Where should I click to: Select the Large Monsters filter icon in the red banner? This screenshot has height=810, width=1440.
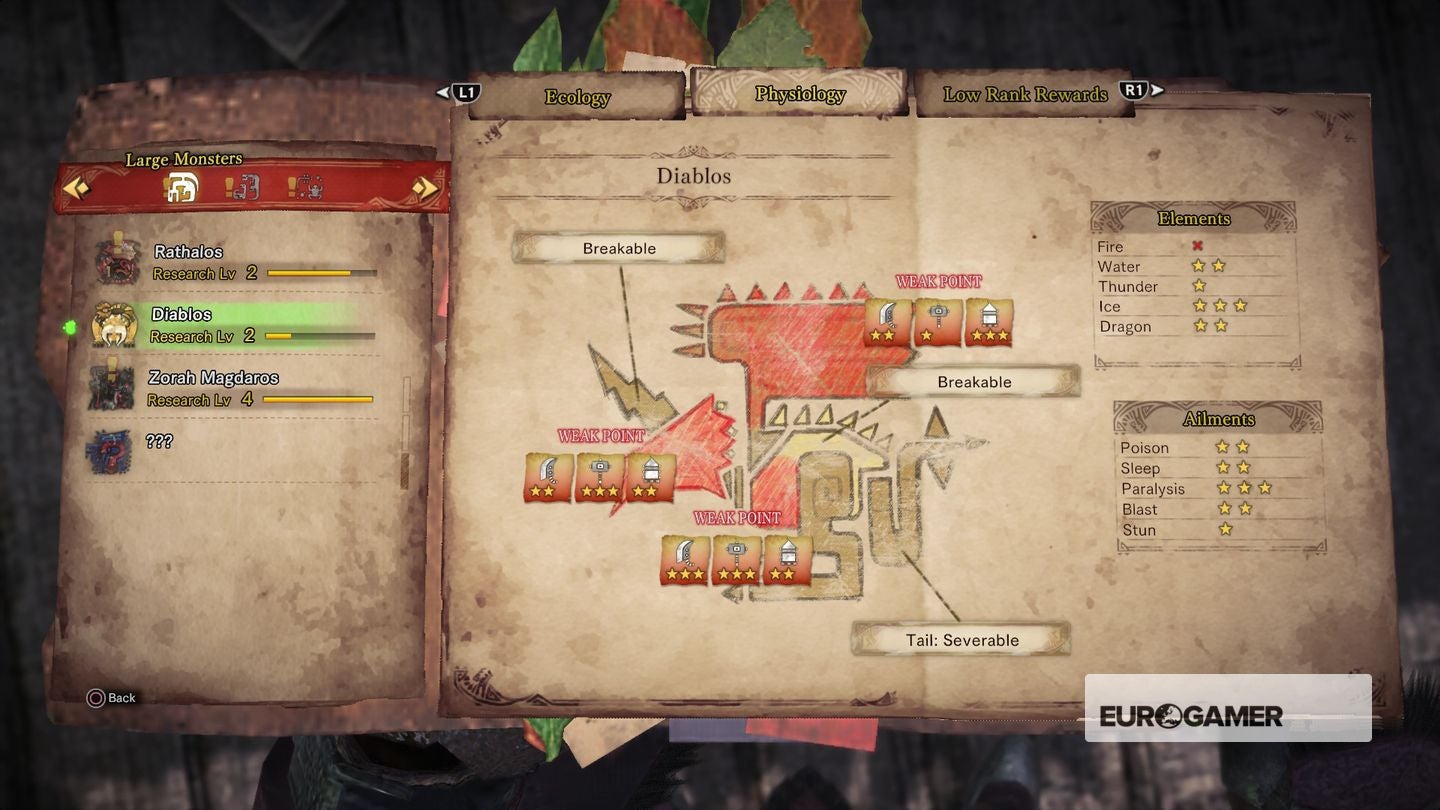point(185,188)
